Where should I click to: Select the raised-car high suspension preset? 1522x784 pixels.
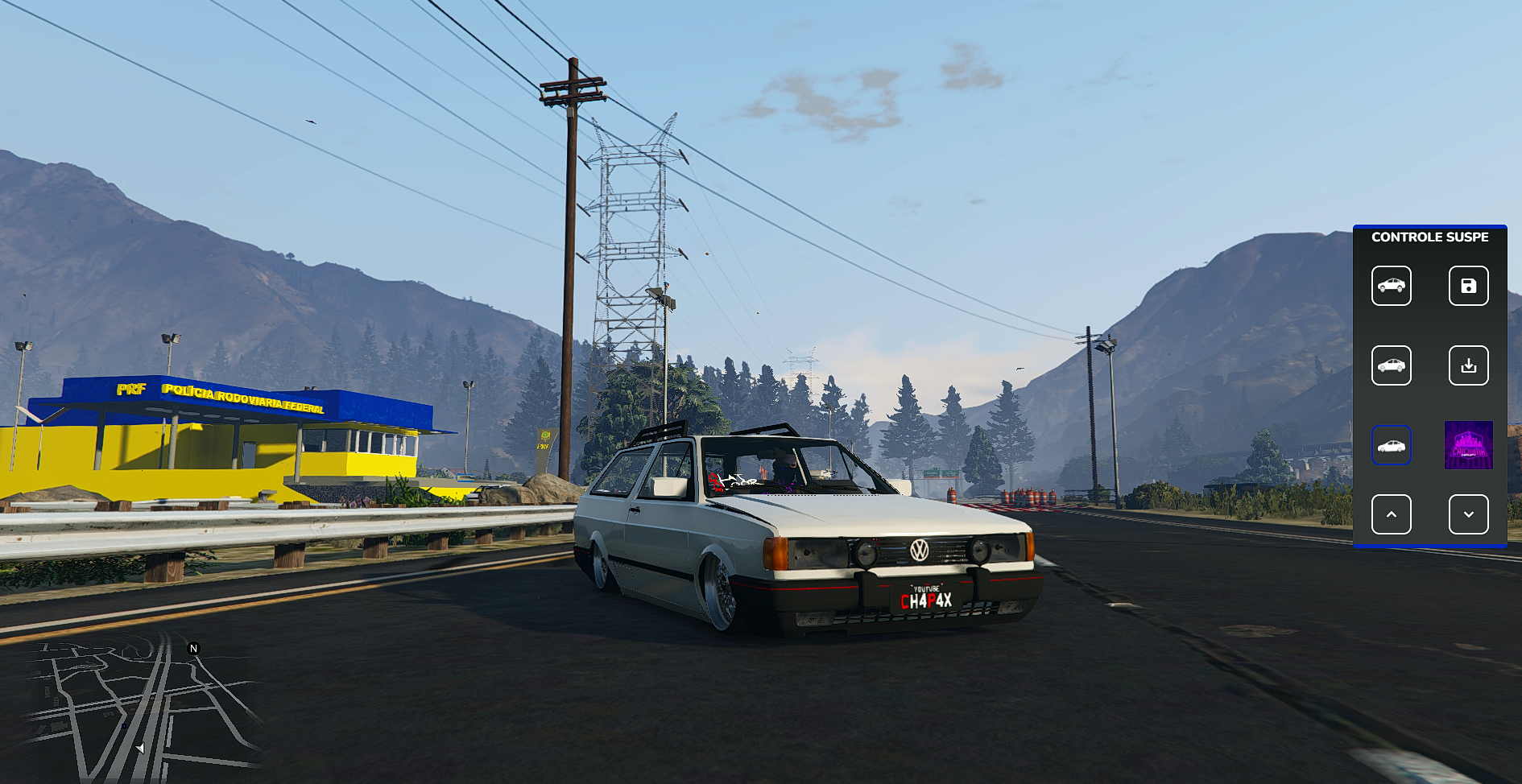pyautogui.click(x=1391, y=286)
